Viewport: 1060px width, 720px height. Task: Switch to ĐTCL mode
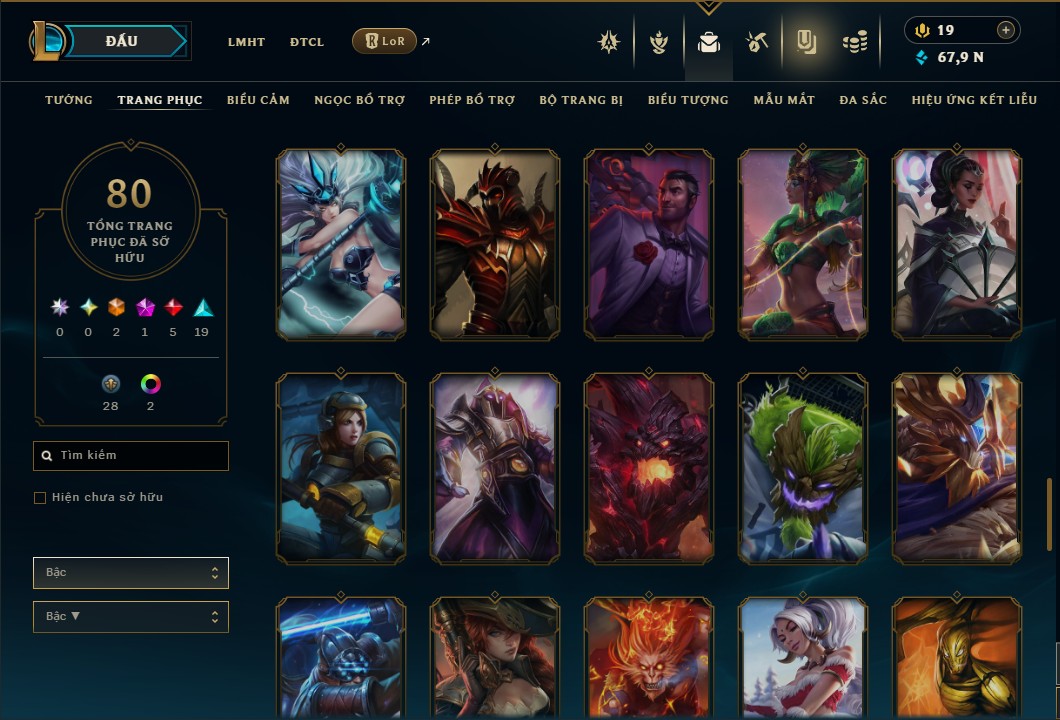(307, 42)
